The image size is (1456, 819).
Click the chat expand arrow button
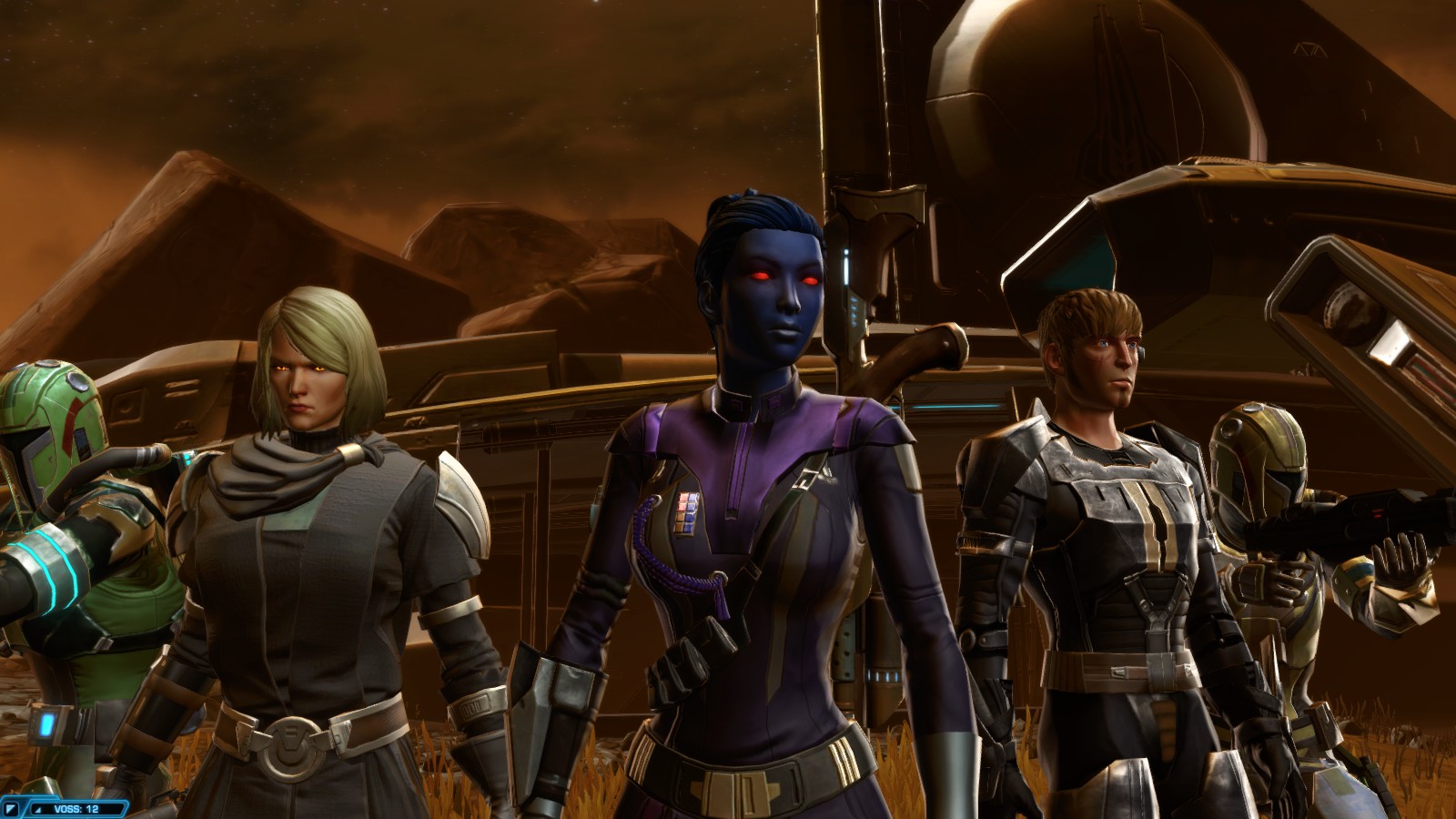pos(12,808)
